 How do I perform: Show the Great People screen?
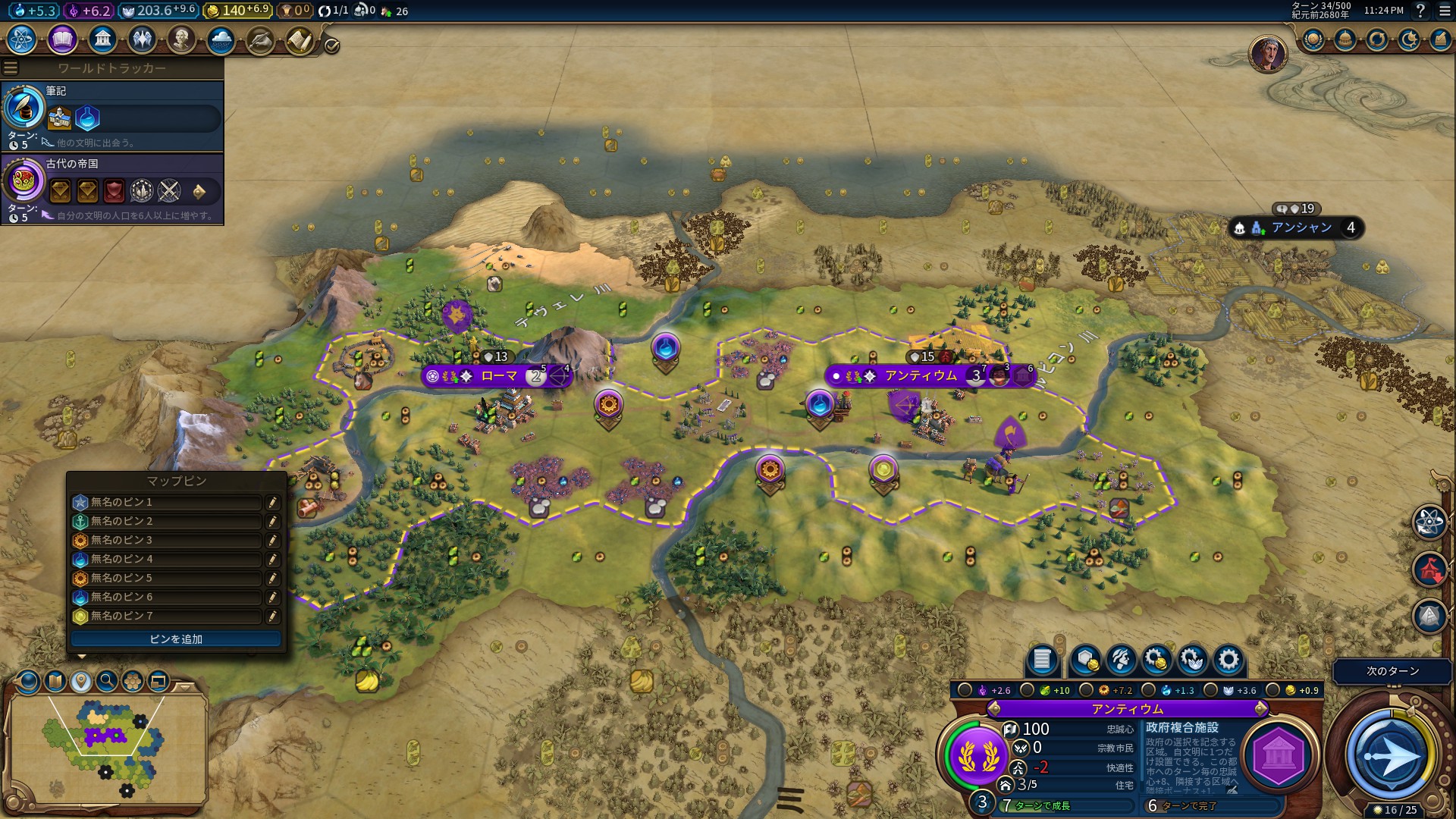point(181,39)
